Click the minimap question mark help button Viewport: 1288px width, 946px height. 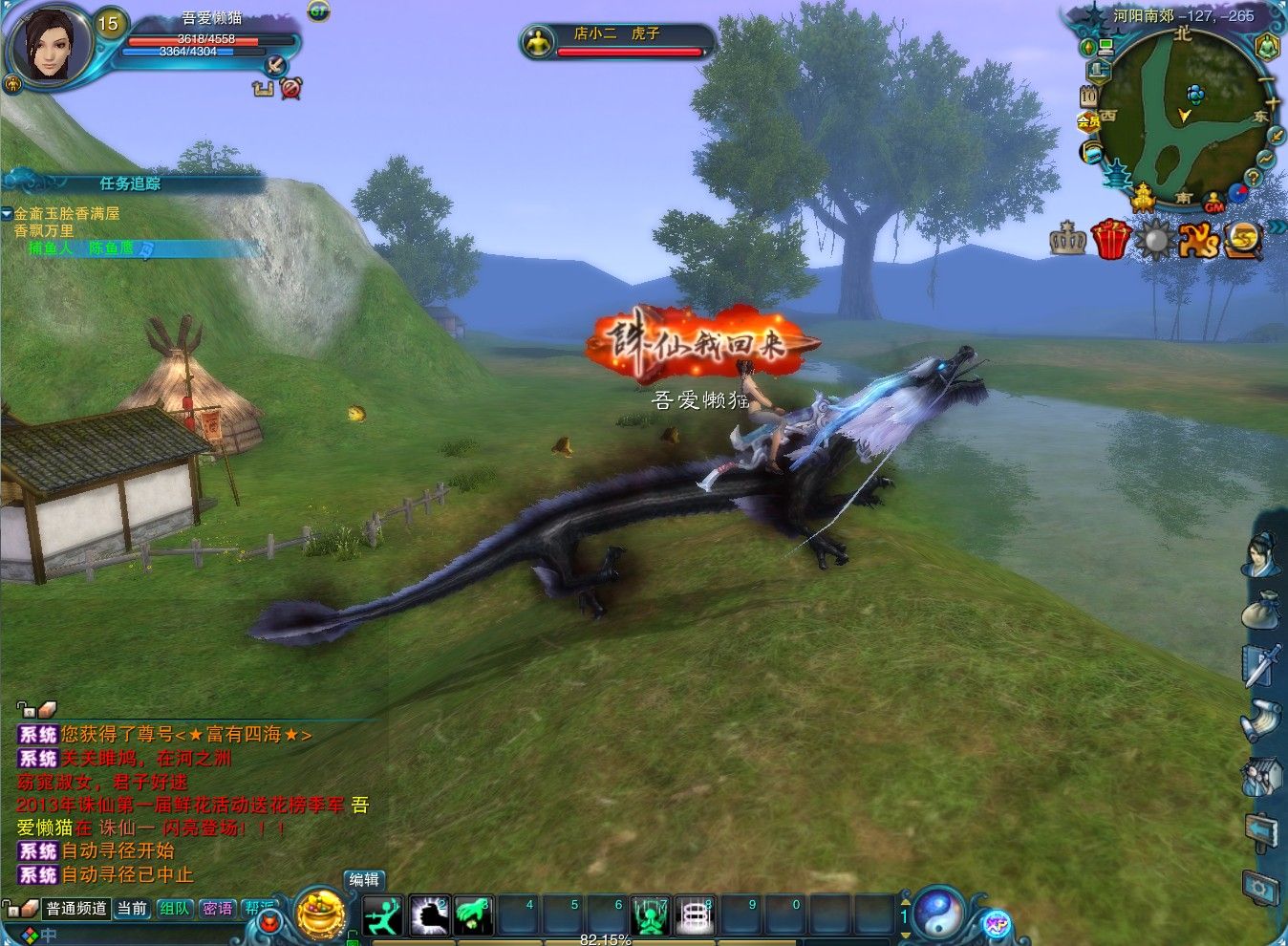coord(1254,176)
